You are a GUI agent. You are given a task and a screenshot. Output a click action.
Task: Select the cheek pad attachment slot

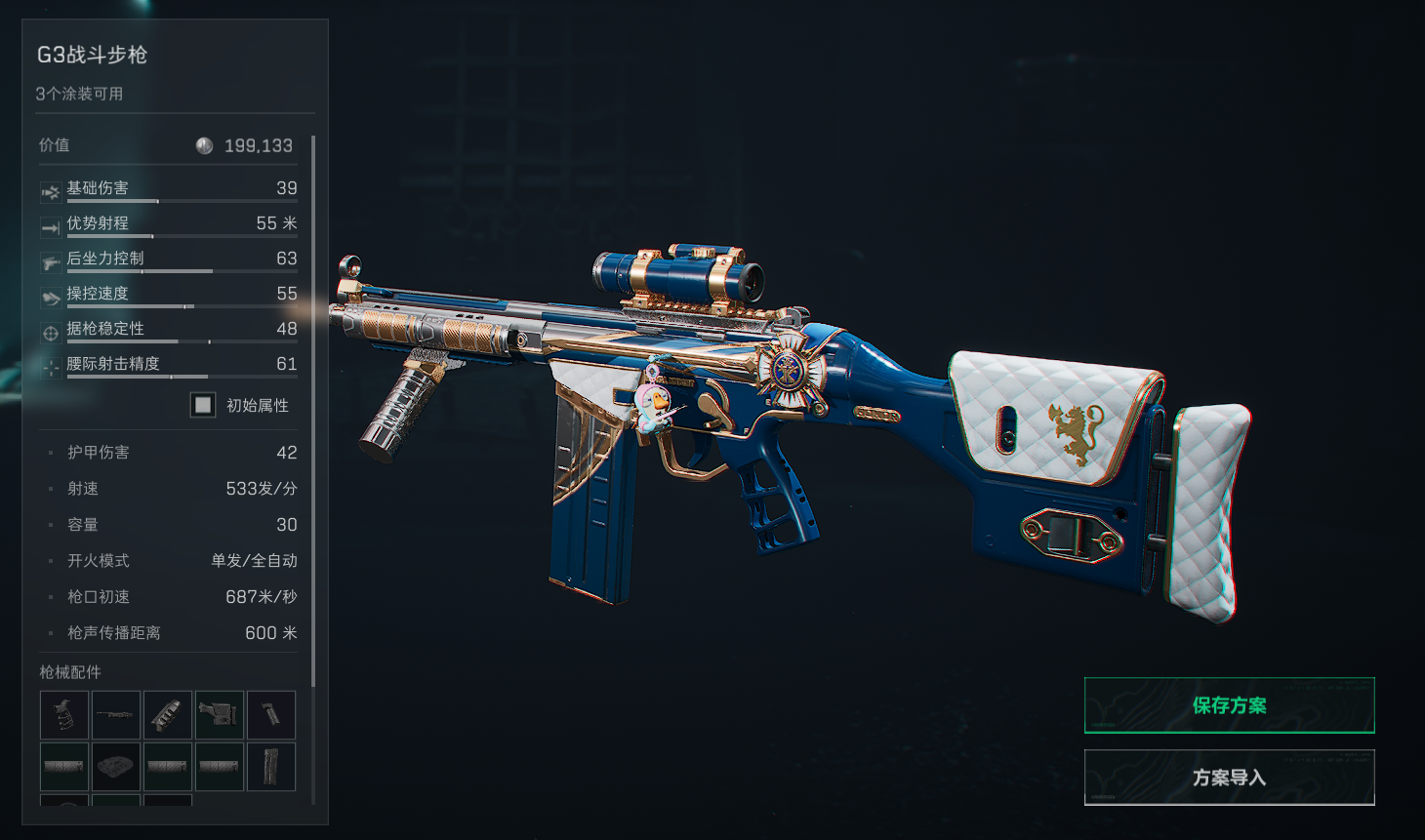pos(116,766)
